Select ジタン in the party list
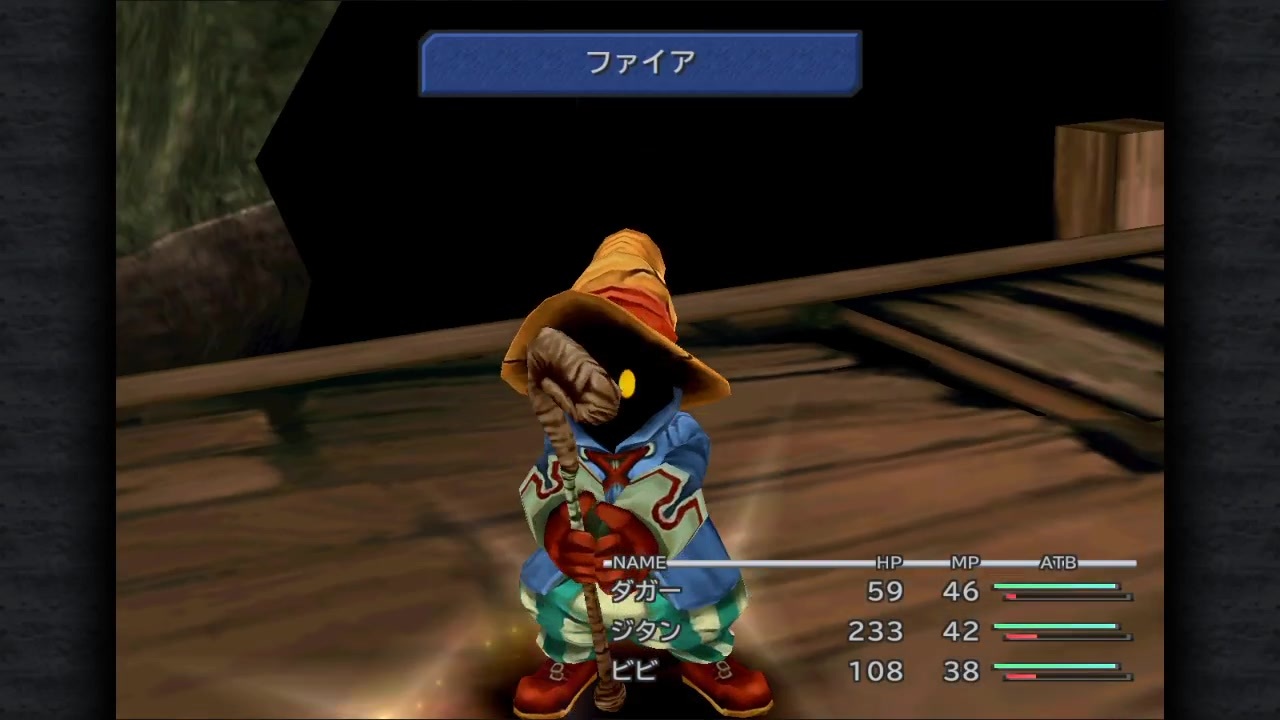 [x=645, y=632]
